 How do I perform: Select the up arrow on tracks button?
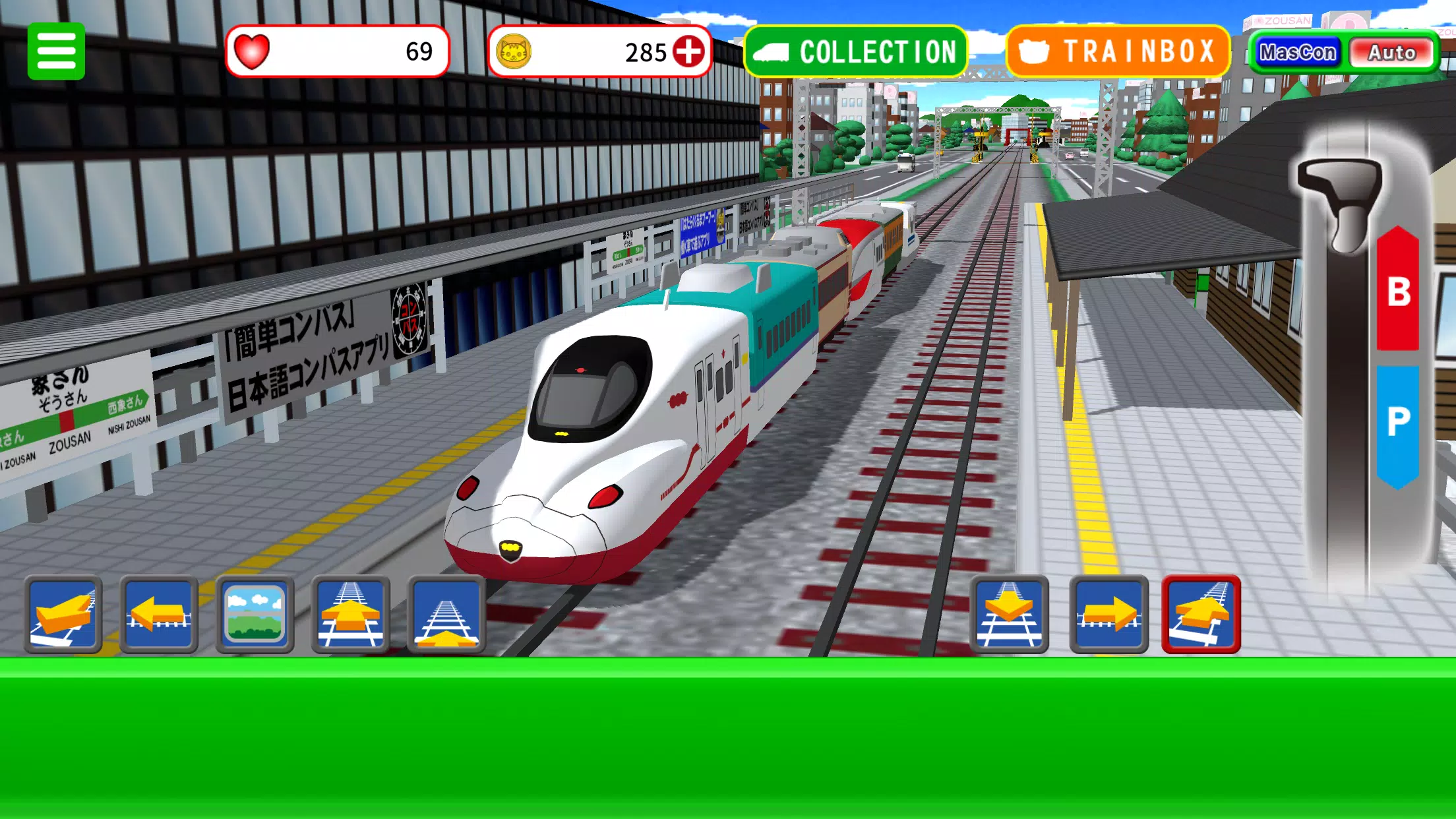[350, 615]
